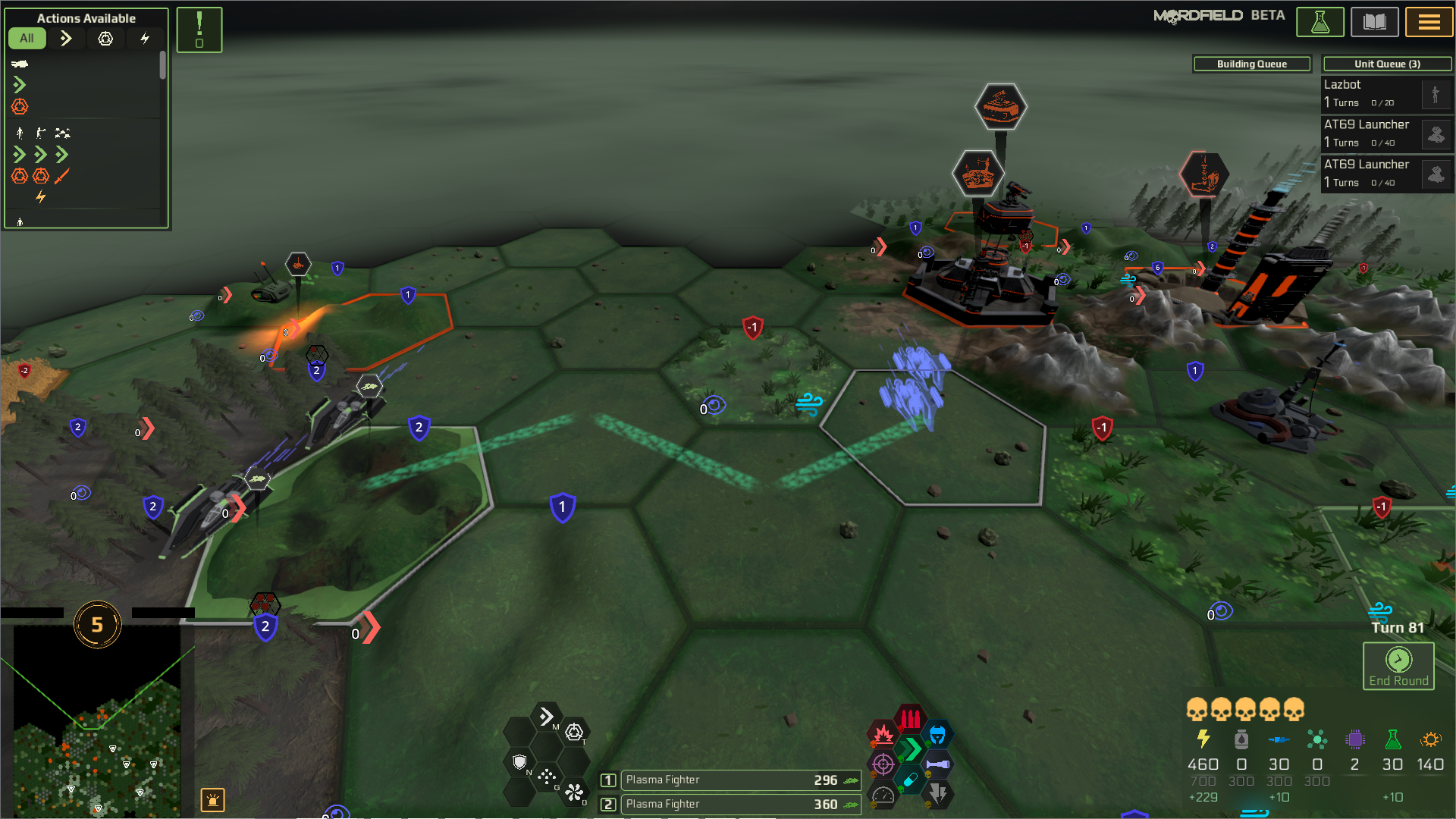This screenshot has height=819, width=1456.
Task: Activate the move chevron command hex
Action: pos(546,717)
